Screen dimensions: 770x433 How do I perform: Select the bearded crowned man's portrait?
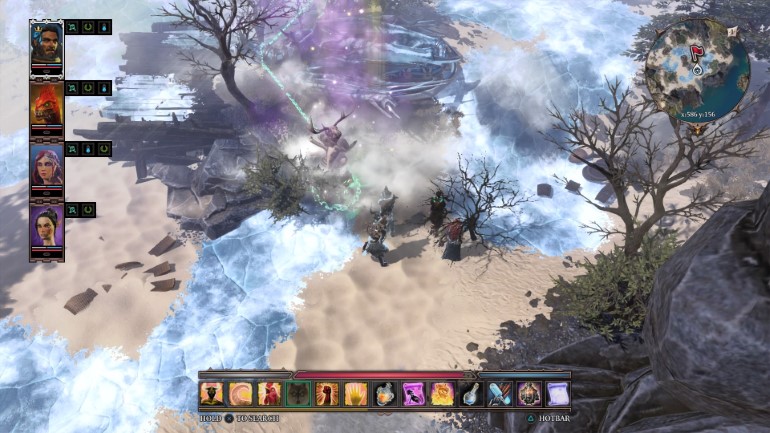coord(46,43)
